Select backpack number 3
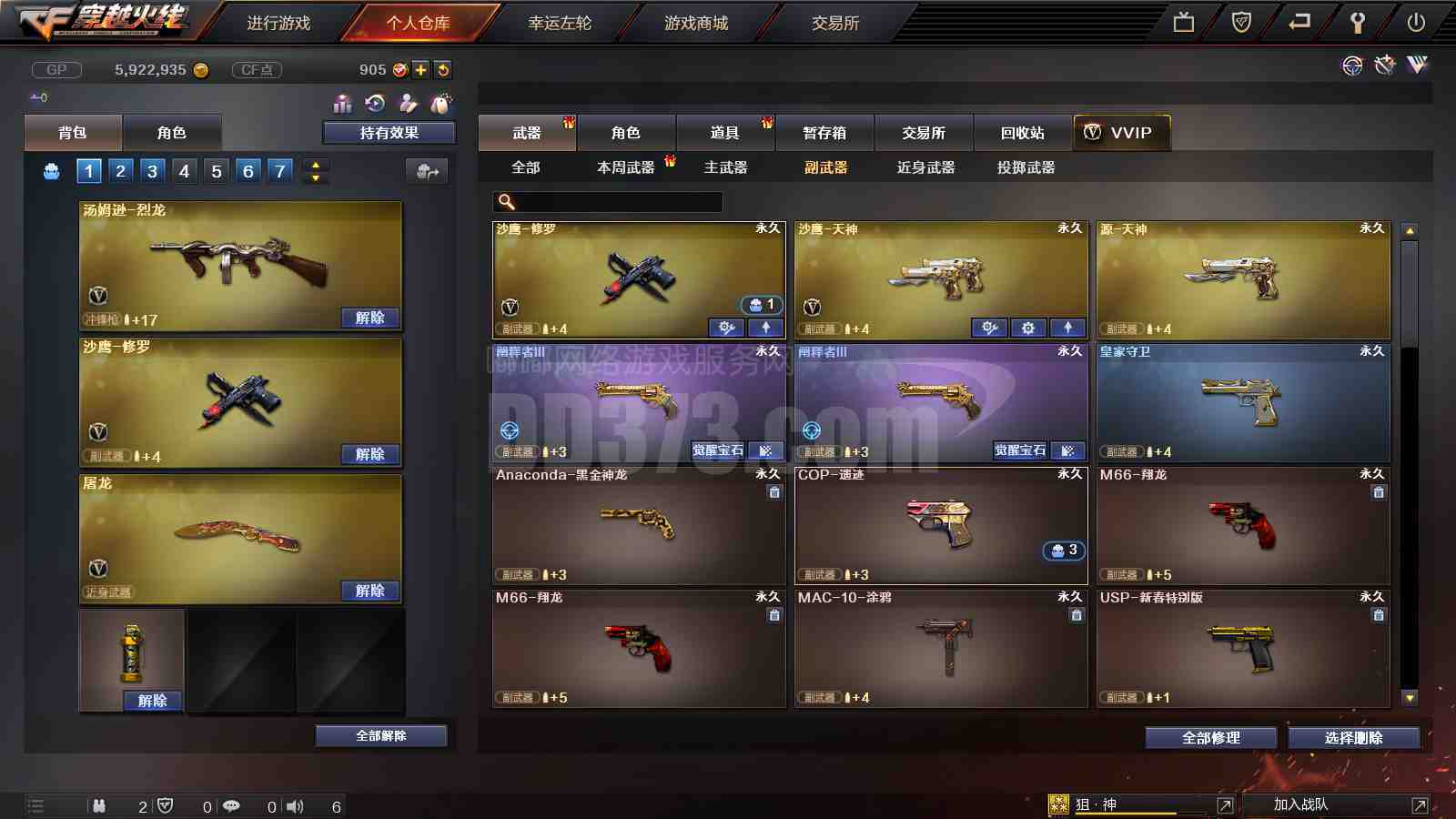The width and height of the screenshot is (1456, 819). pos(152,171)
